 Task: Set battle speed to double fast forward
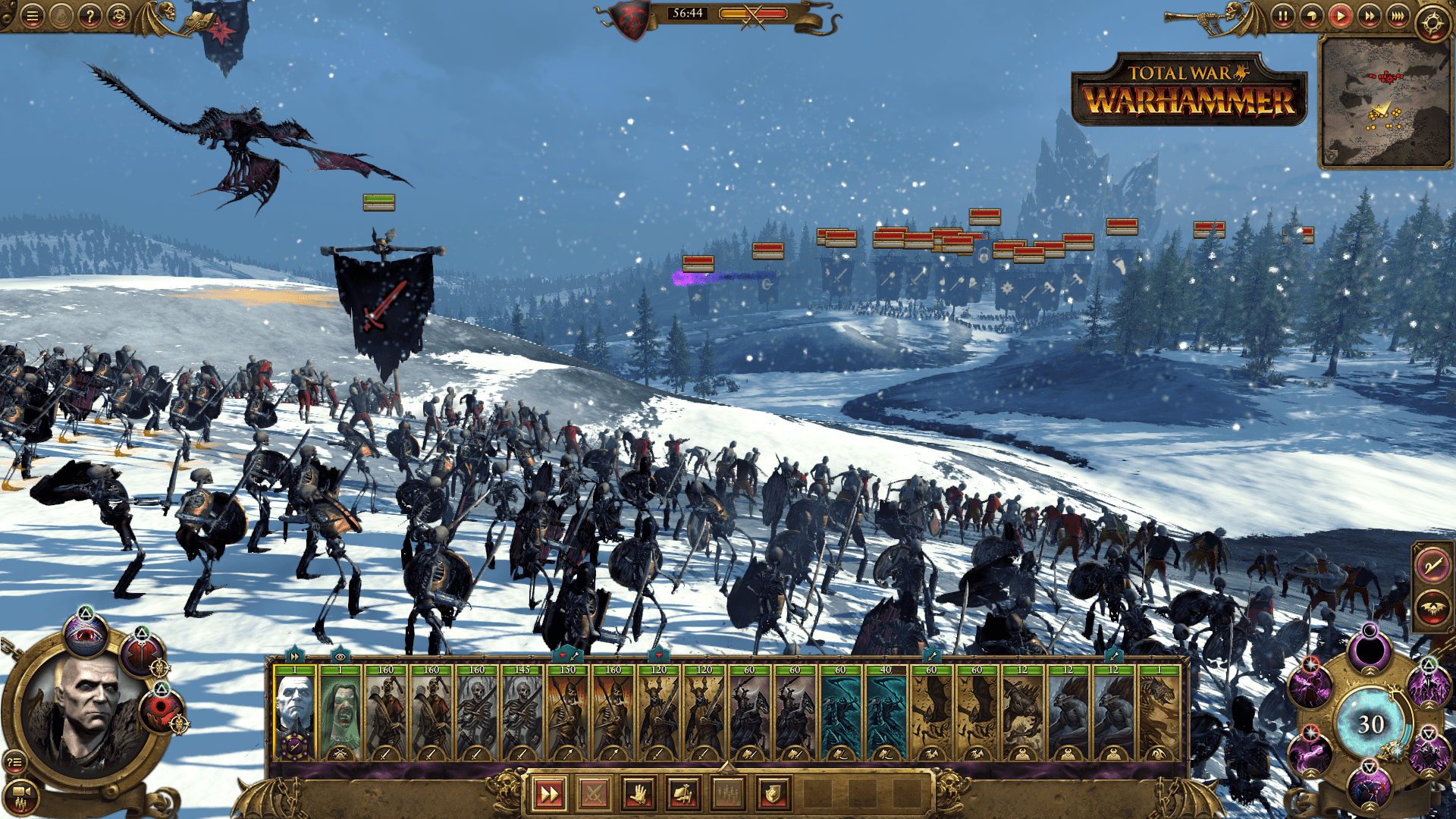tap(1369, 16)
